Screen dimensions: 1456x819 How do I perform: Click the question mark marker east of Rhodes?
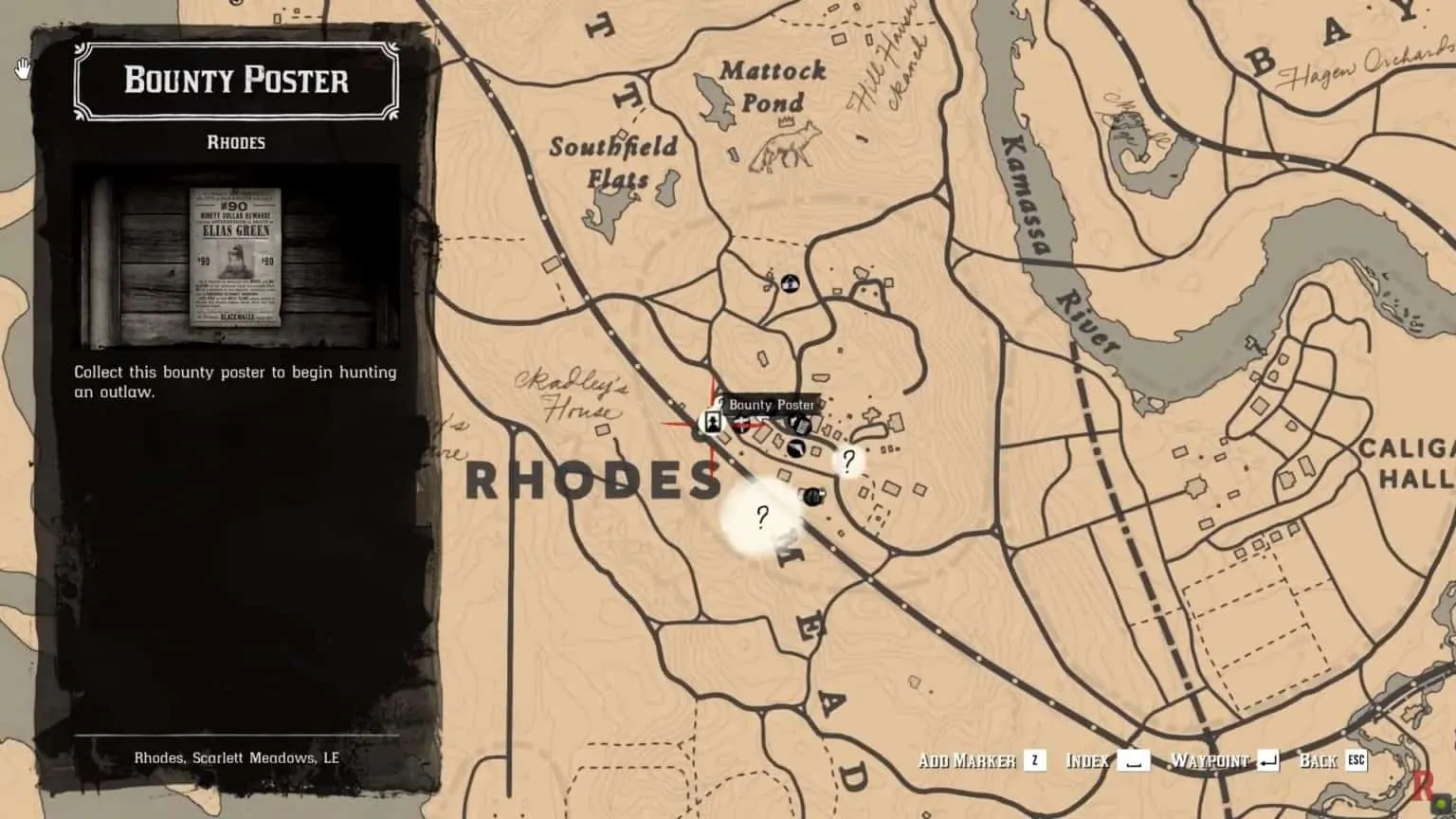(846, 460)
